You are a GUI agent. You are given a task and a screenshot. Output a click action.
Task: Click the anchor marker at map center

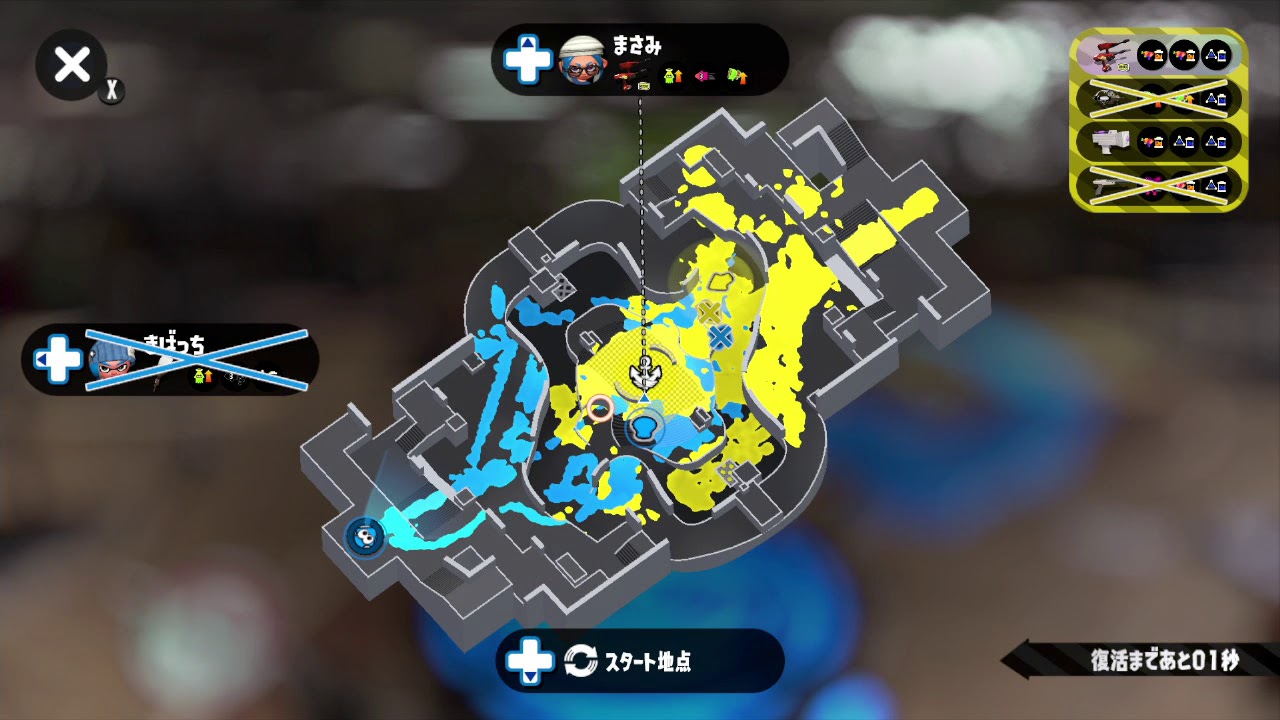pyautogui.click(x=647, y=378)
